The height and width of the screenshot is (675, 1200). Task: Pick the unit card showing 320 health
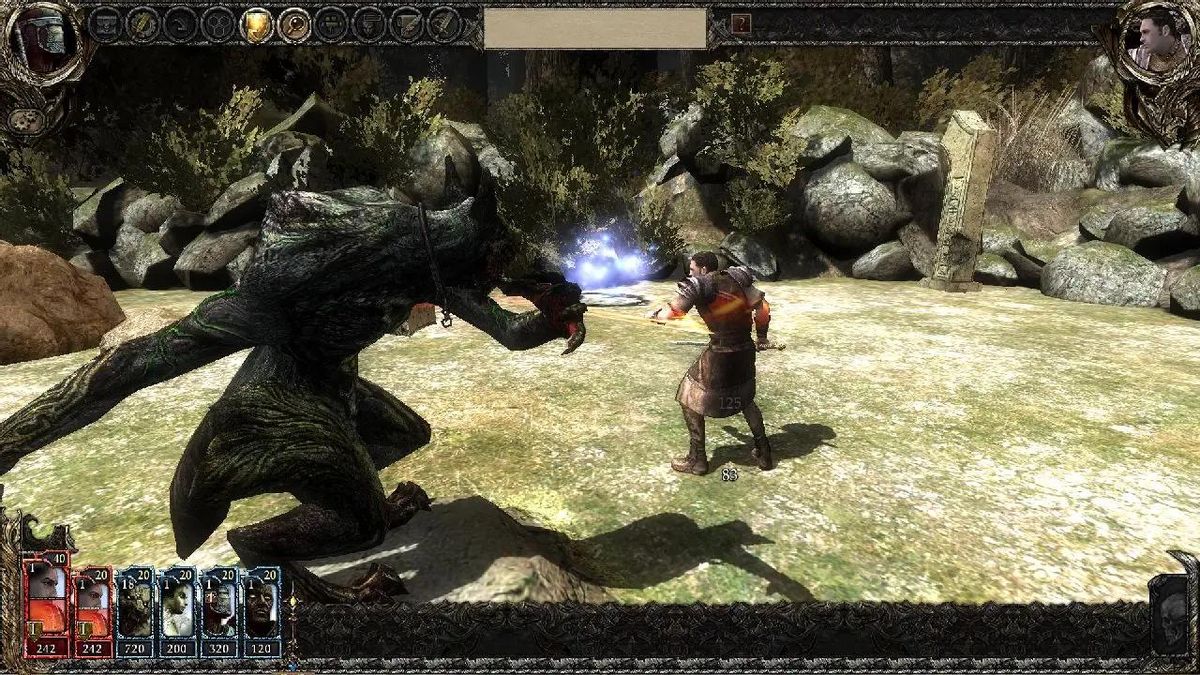coord(219,612)
